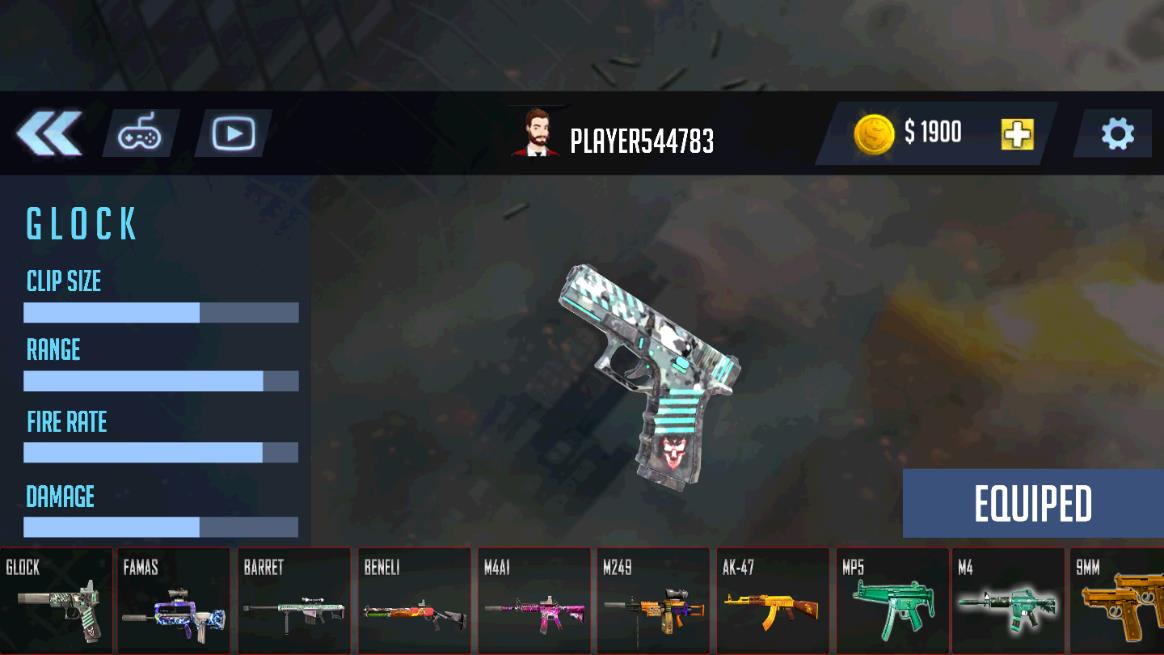Open the PLAYER544783 profile avatar
1164x655 pixels.
(536, 134)
